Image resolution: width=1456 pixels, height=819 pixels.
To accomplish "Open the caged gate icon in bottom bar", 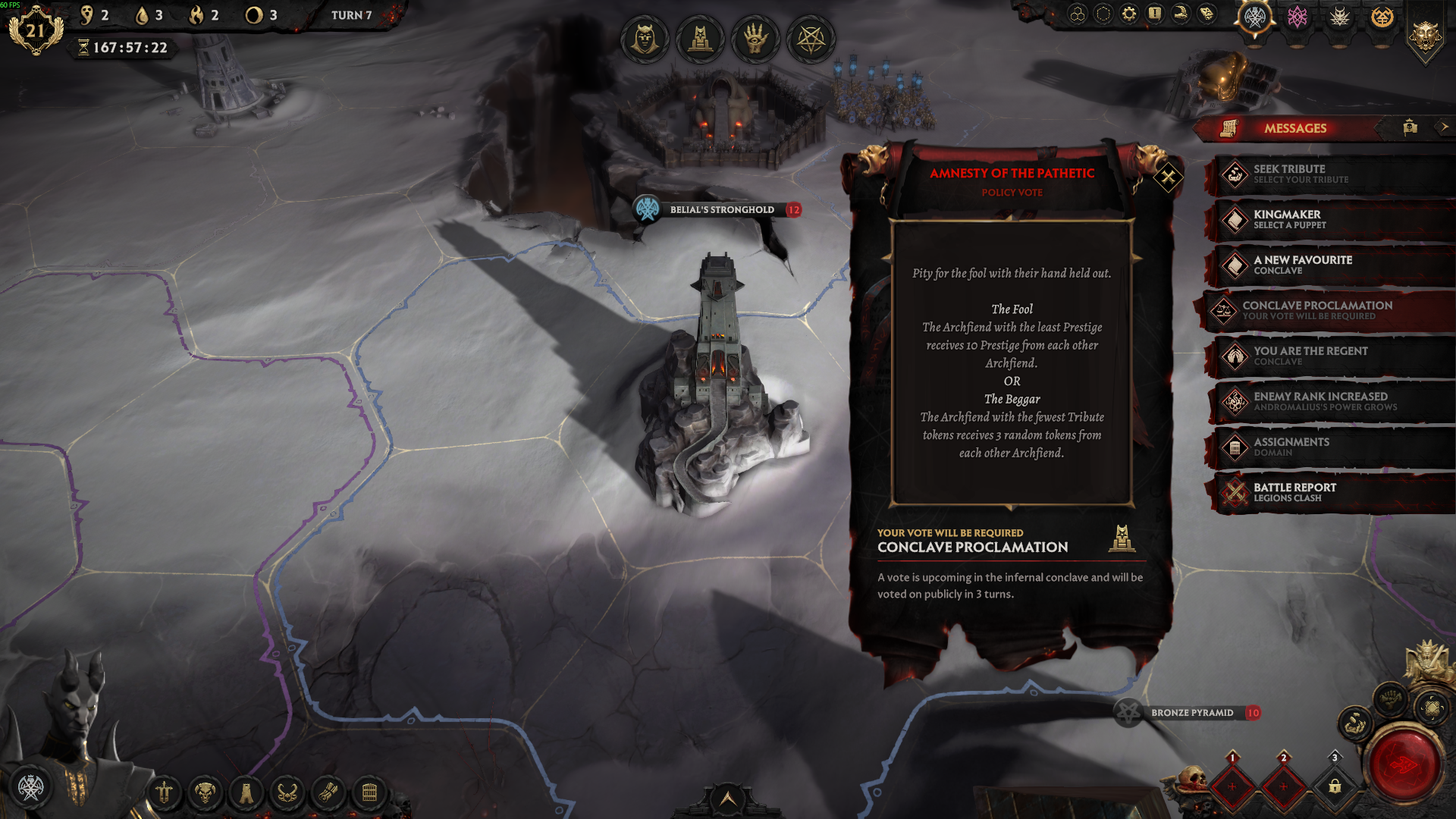I will [369, 793].
